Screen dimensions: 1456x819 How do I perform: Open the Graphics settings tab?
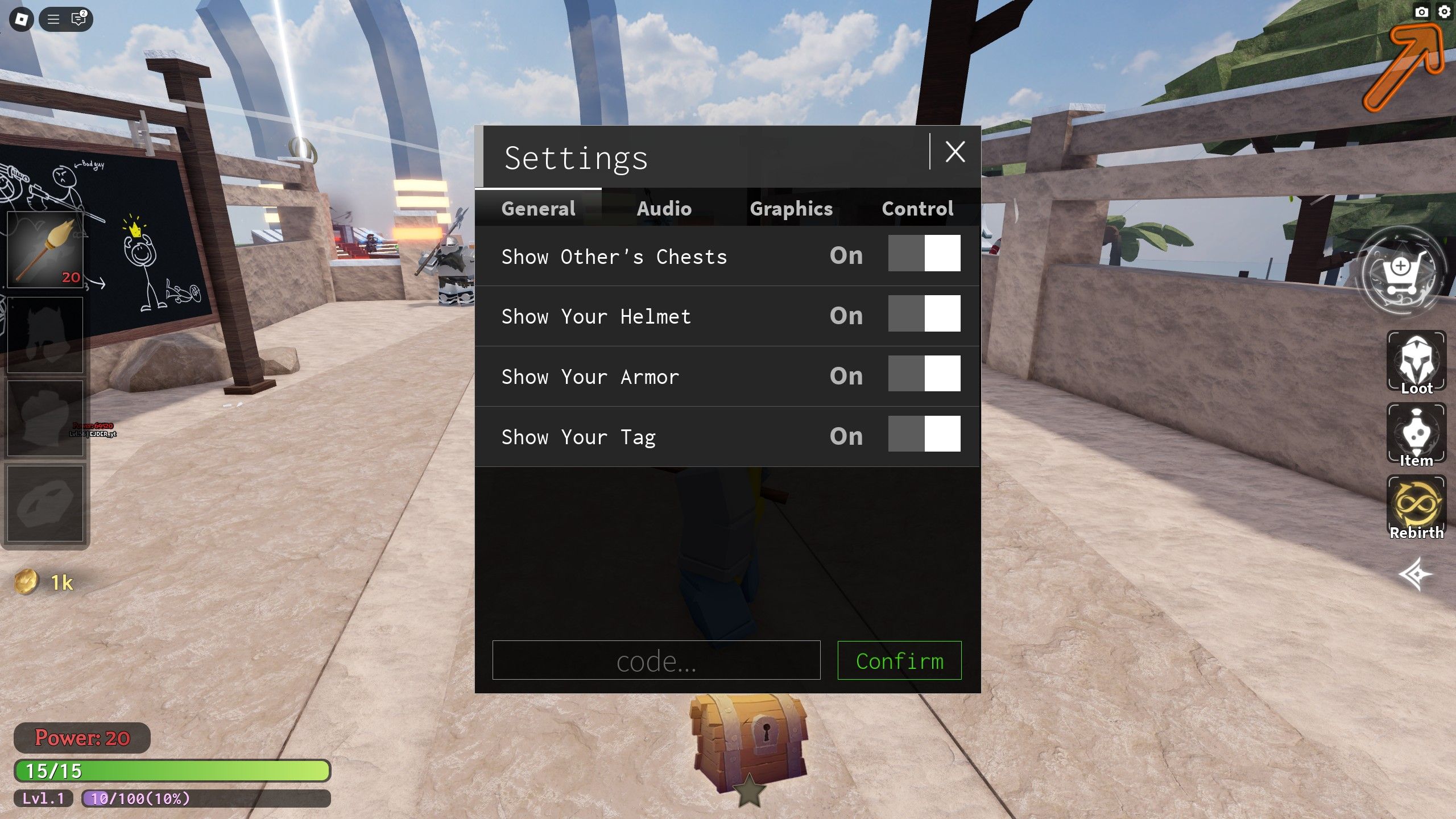[791, 209]
